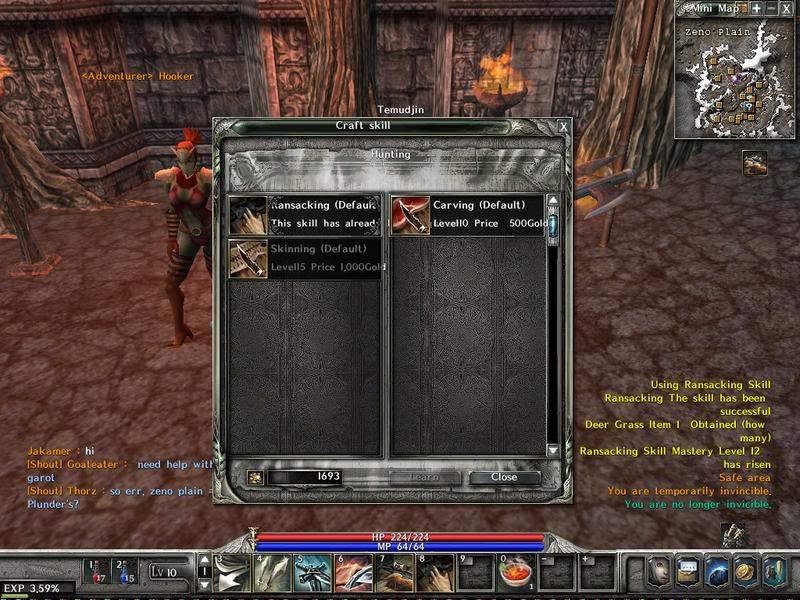Select the Ransacking skill entry

pos(304,214)
